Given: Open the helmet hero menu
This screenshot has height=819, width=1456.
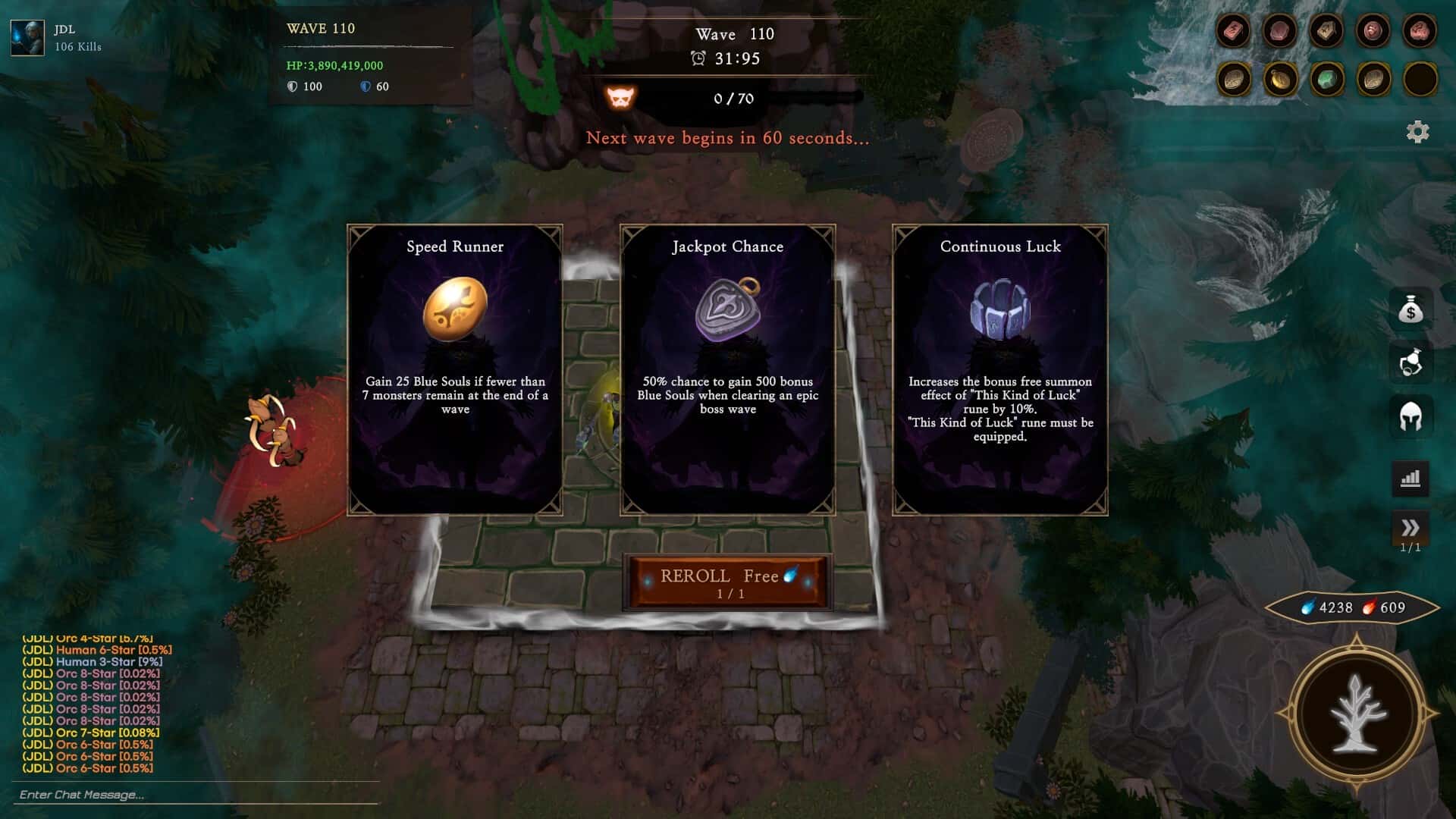Looking at the screenshot, I should click(1410, 416).
